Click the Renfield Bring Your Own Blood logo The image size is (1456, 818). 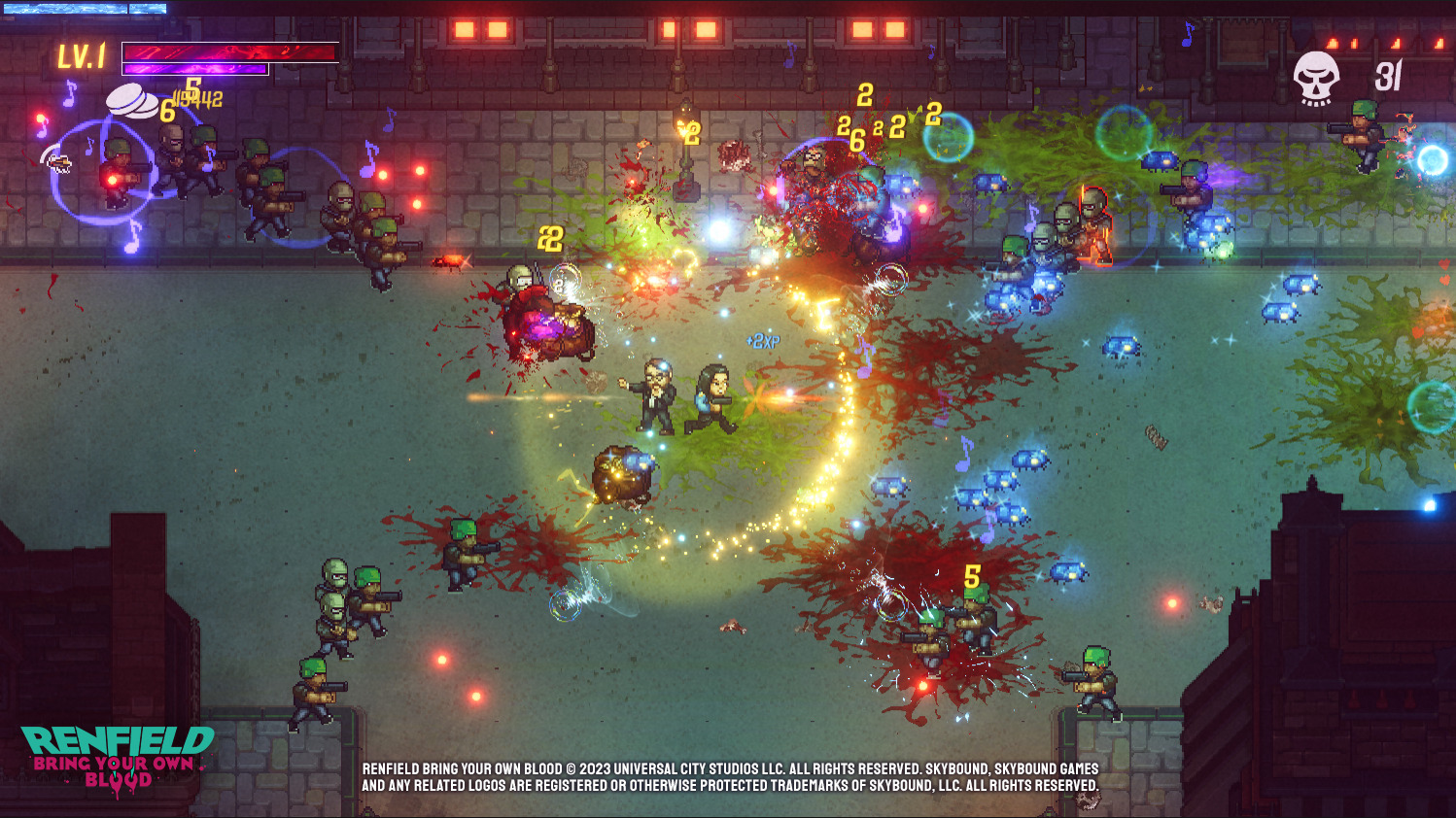(118, 759)
